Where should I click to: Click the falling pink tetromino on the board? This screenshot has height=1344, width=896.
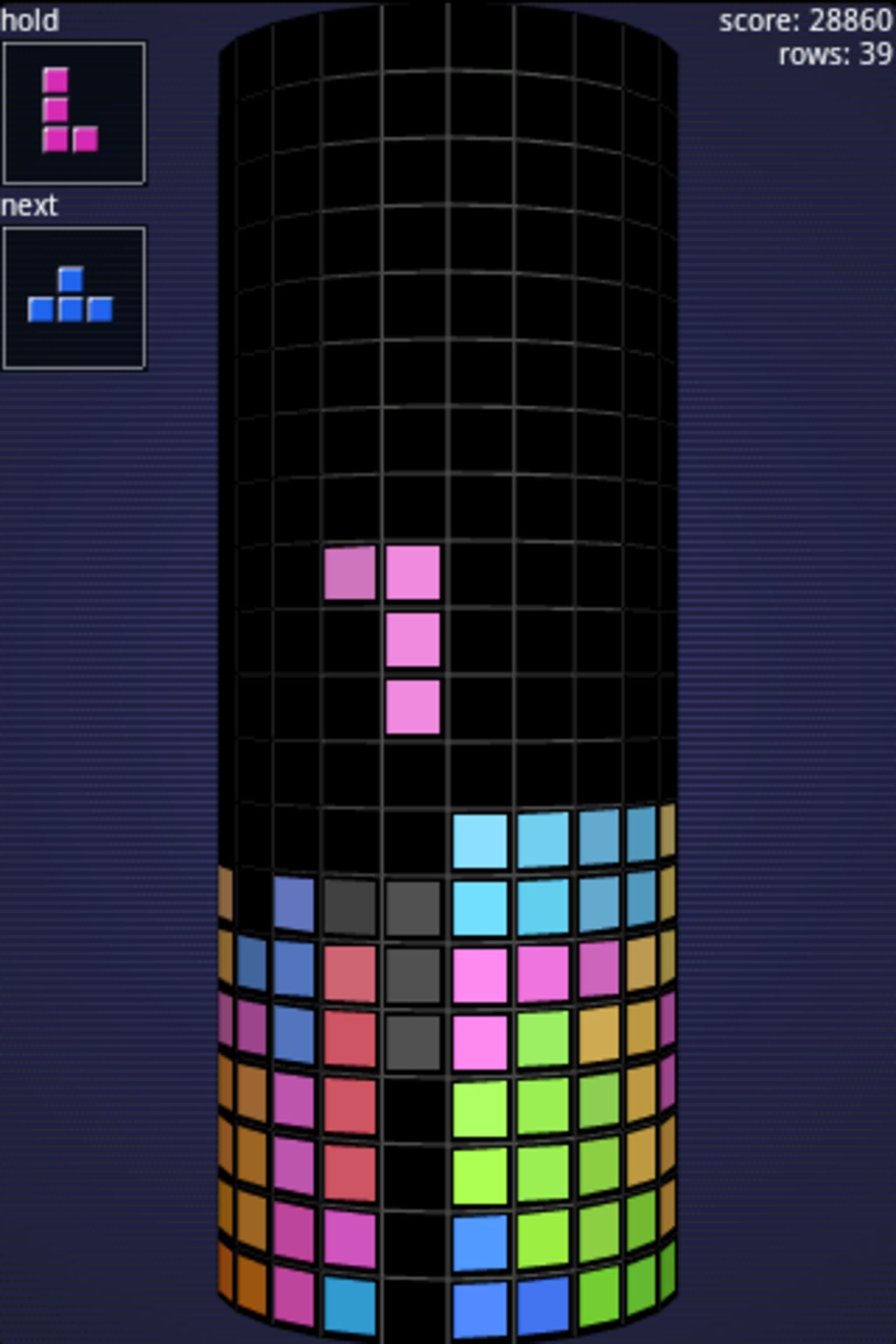[x=413, y=640]
